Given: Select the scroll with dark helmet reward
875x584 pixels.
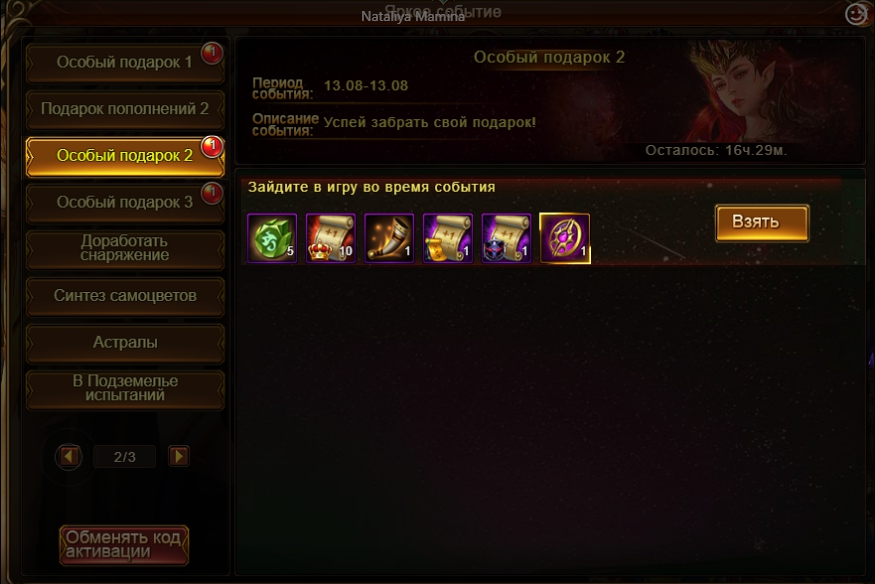Looking at the screenshot, I should pyautogui.click(x=506, y=238).
